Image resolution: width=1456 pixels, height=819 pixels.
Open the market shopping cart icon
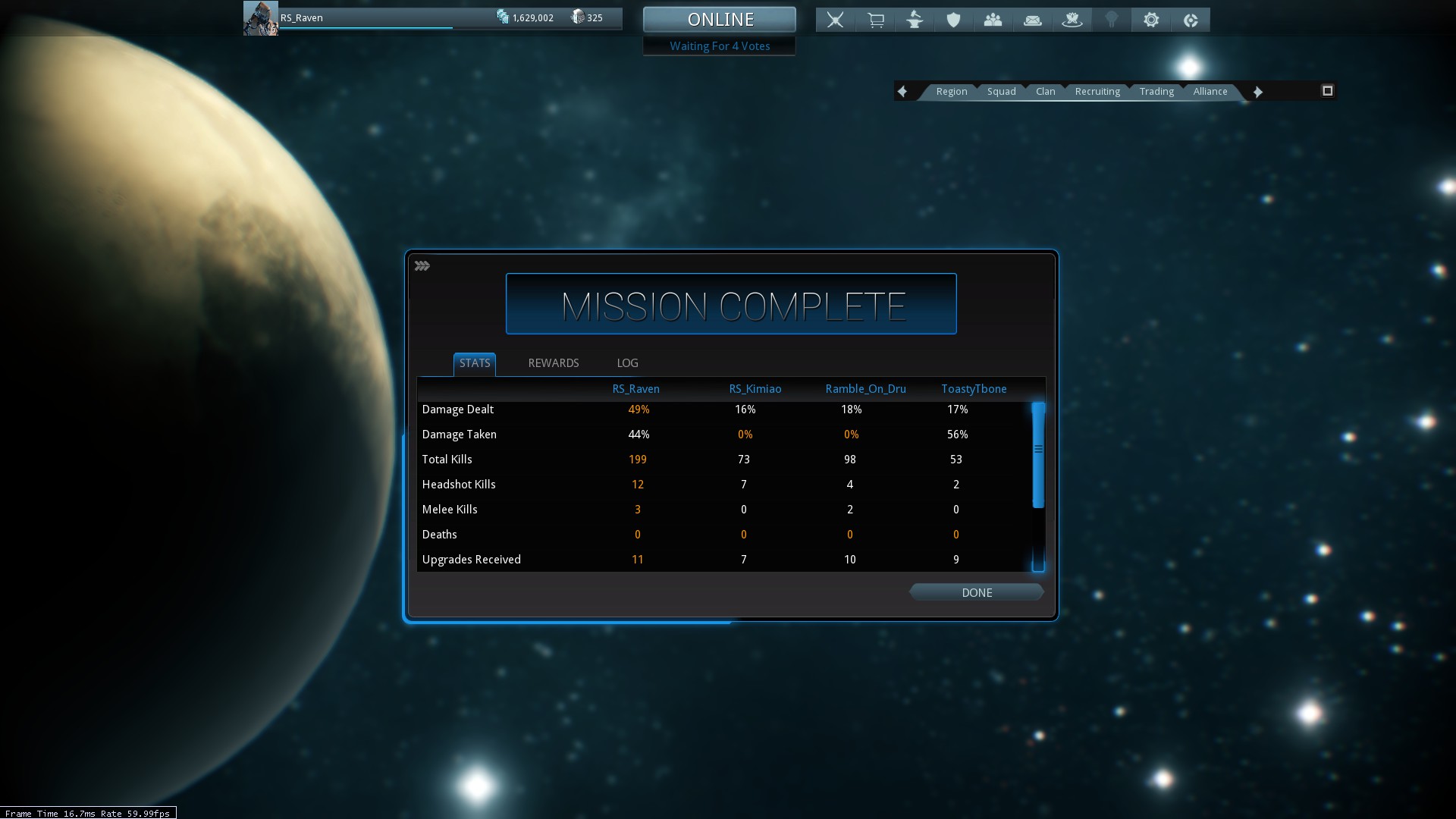pos(876,20)
